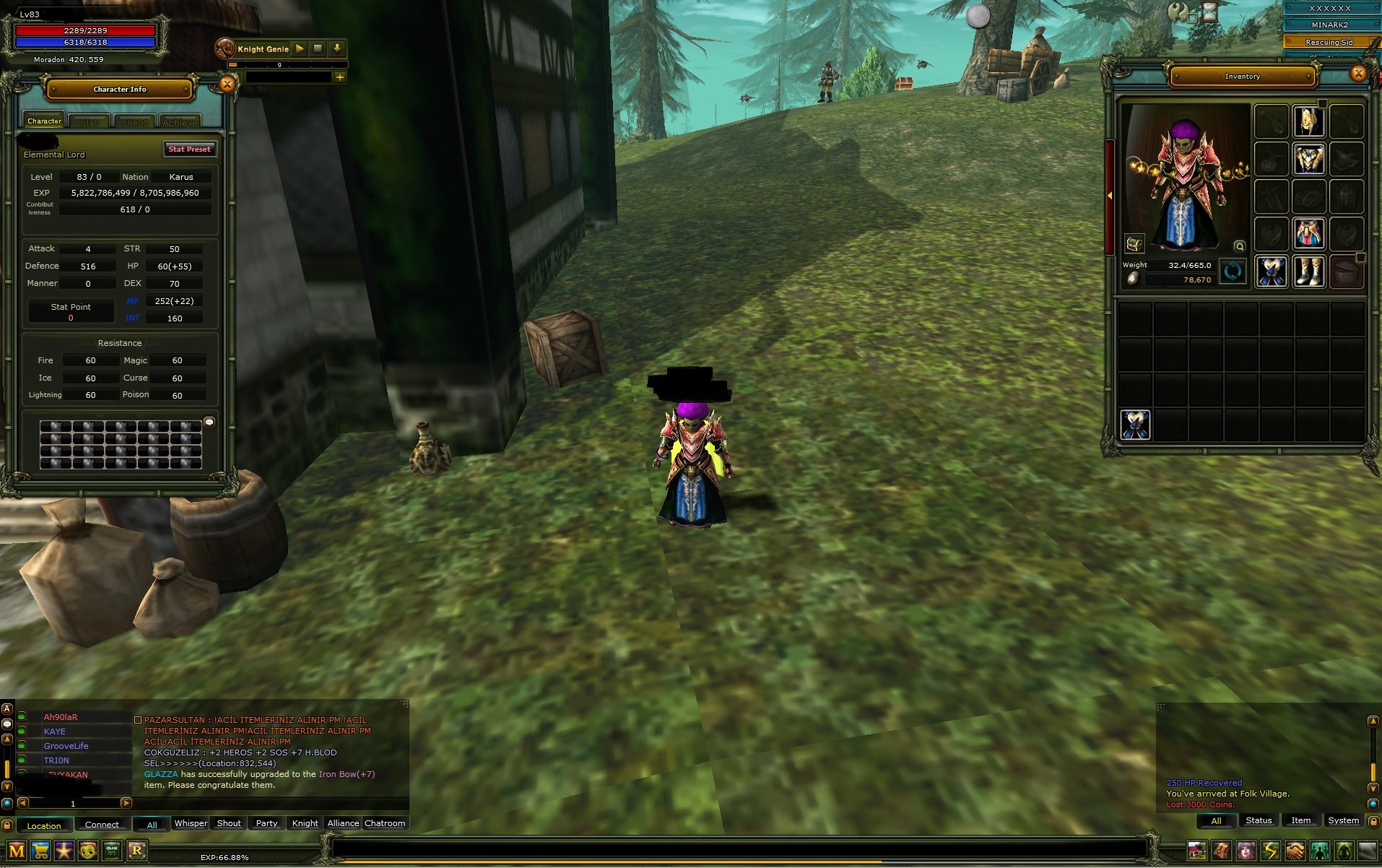Click the Stat Preset button
The image size is (1382, 868).
(x=190, y=149)
